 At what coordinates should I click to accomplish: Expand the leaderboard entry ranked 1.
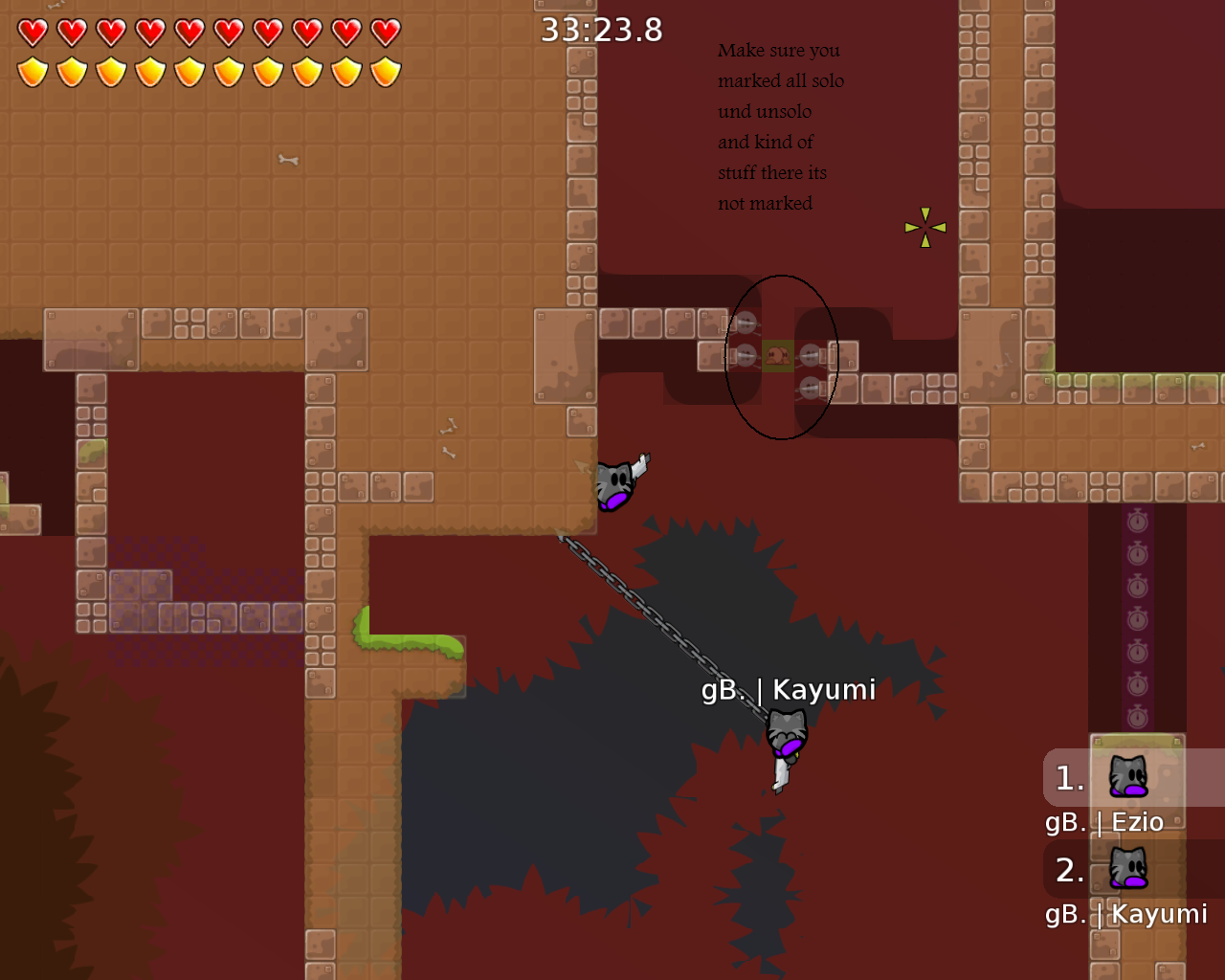[1069, 778]
